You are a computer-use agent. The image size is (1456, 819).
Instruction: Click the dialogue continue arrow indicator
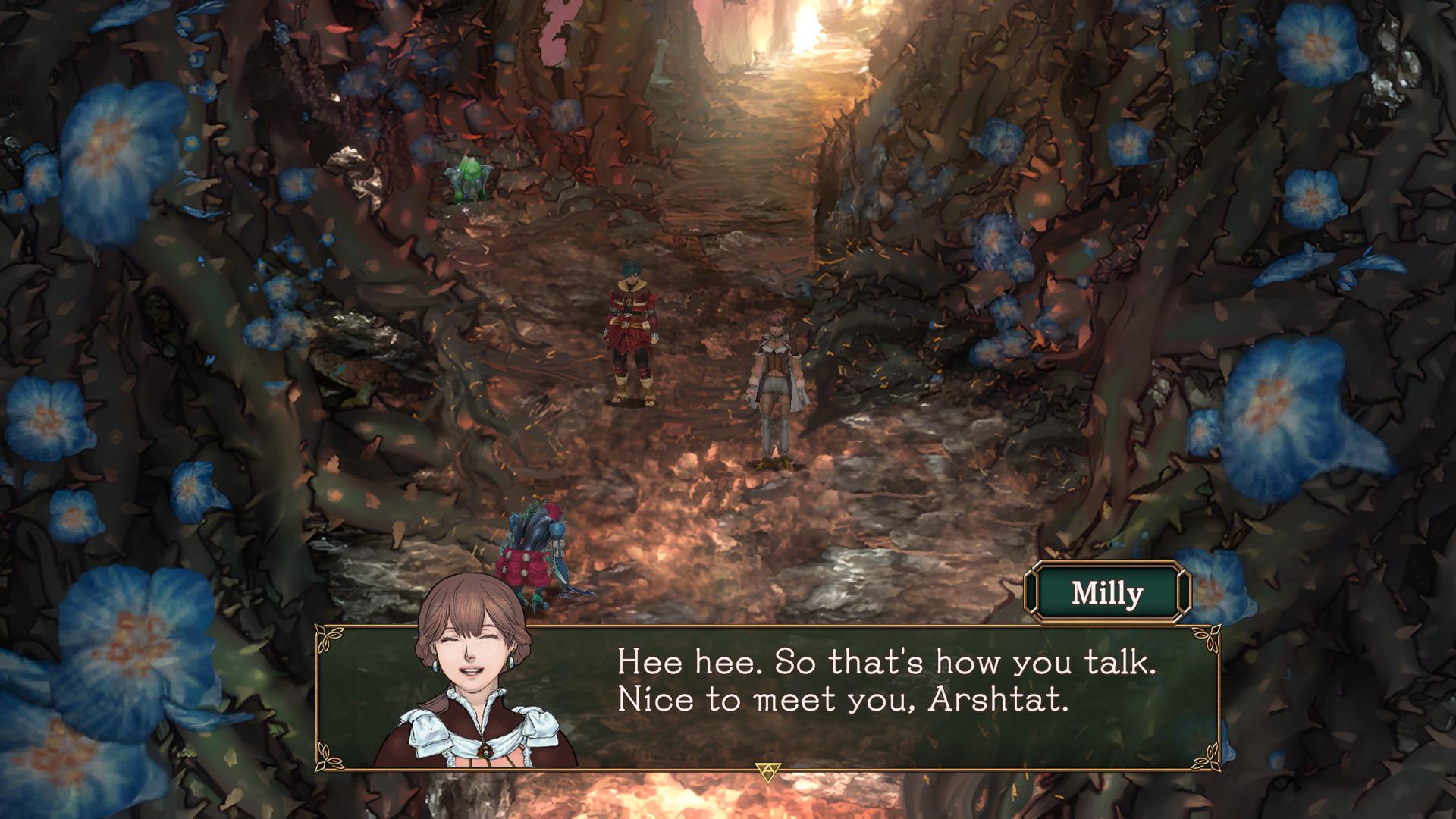[768, 772]
